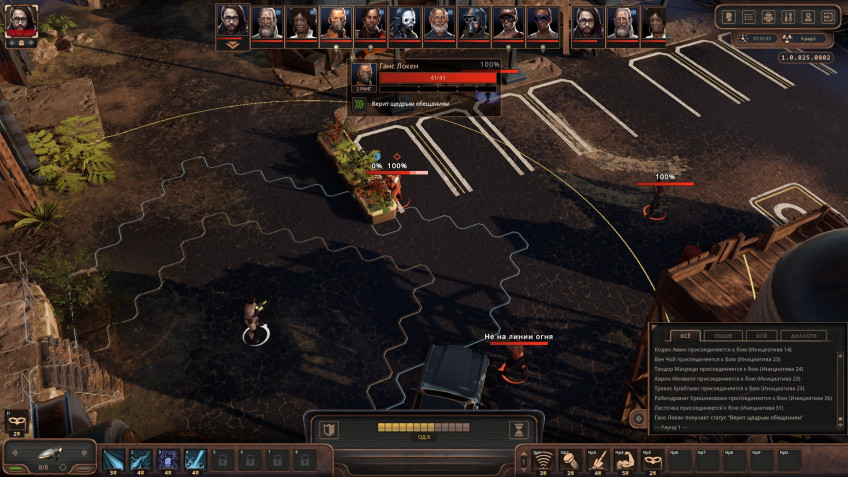The width and height of the screenshot is (848, 477).
Task: Select the active character portrait
Action: click(21, 22)
